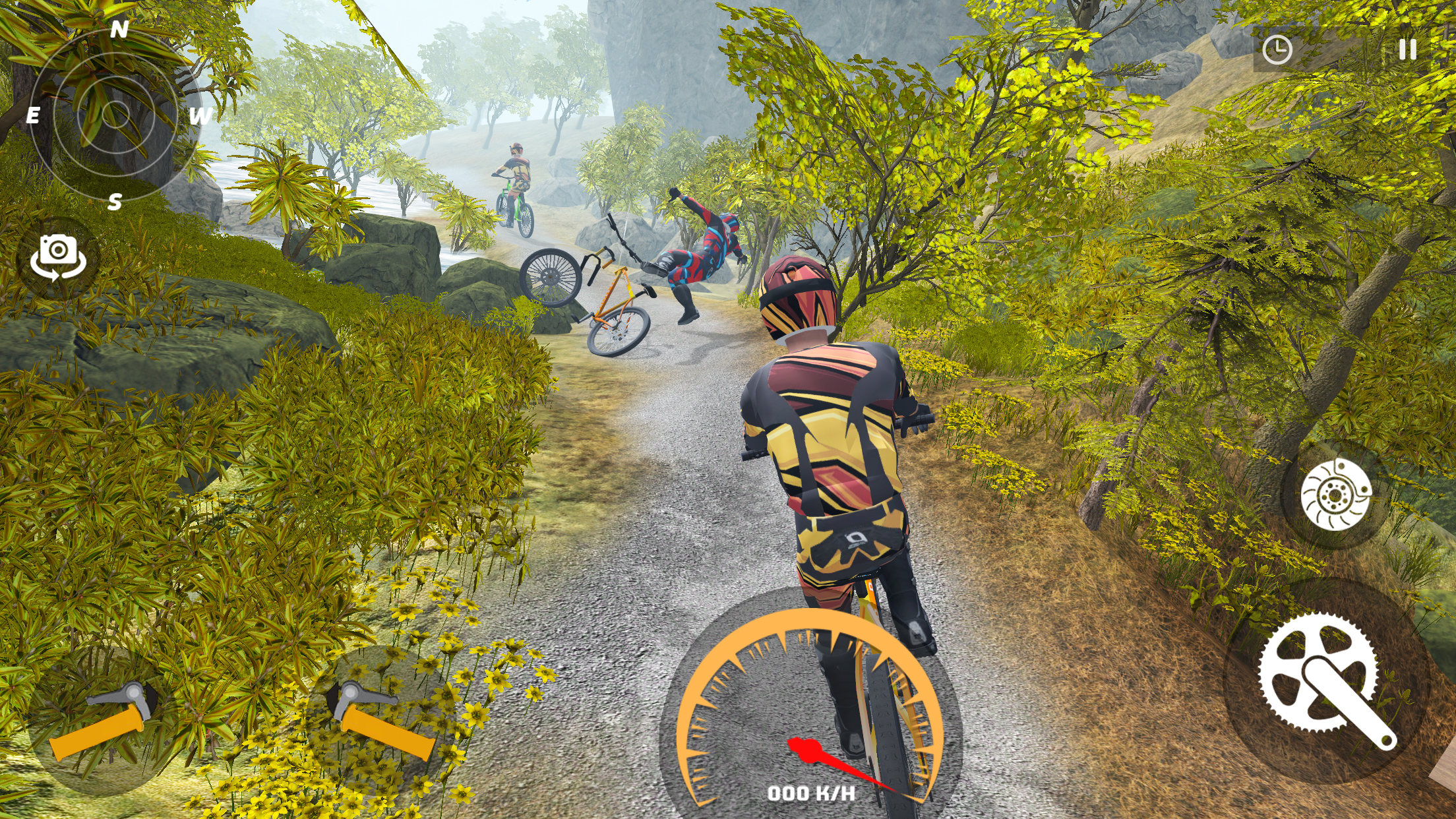Pedal forward with the crank gear button
The image size is (1456, 819).
click(x=1325, y=679)
